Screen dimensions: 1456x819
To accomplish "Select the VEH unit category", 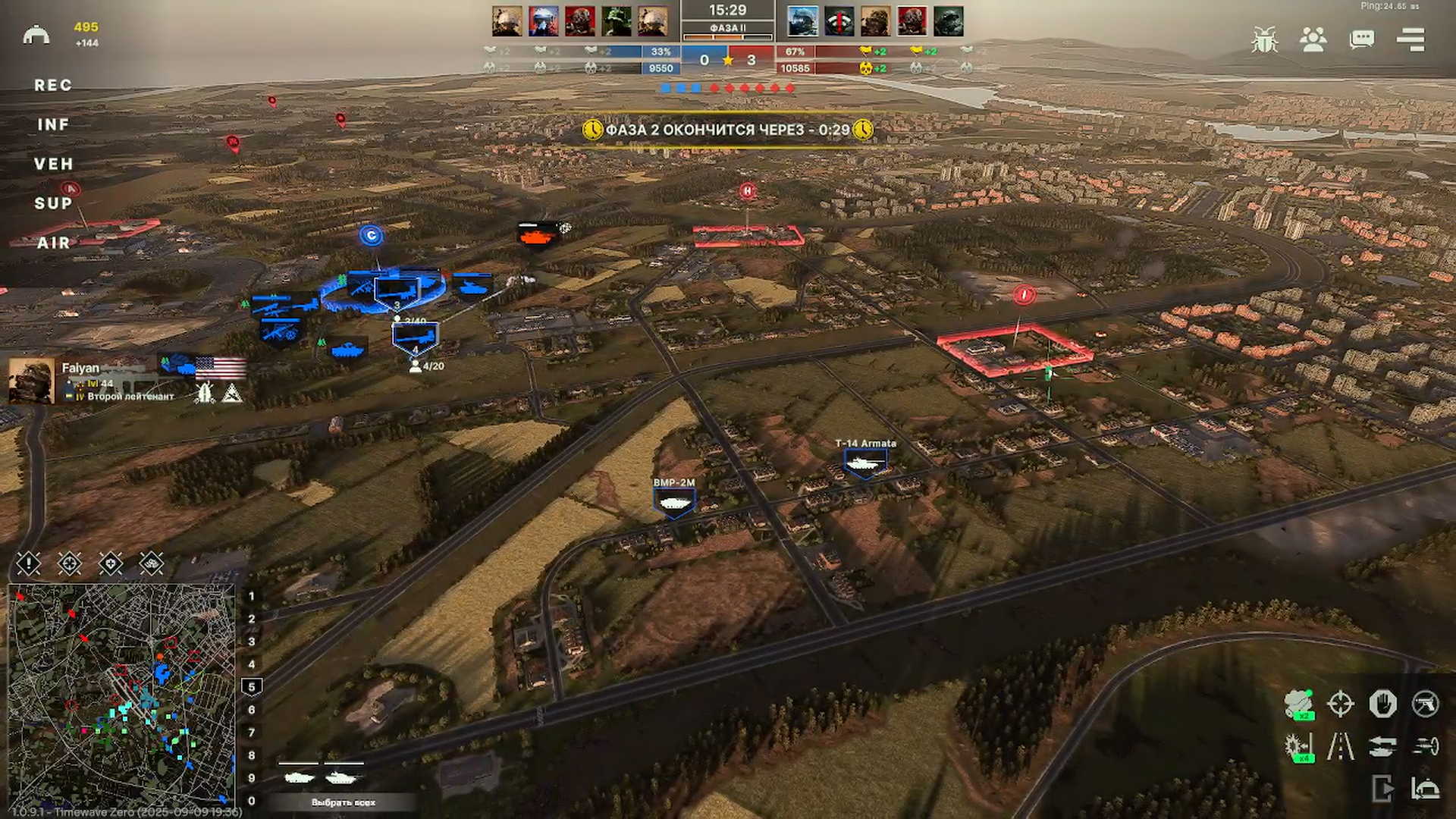I will pos(53,165).
